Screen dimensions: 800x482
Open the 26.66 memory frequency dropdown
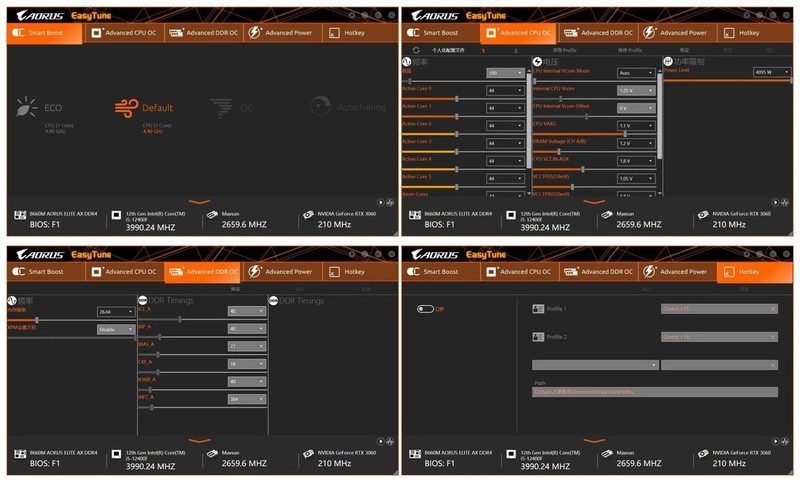pos(115,312)
